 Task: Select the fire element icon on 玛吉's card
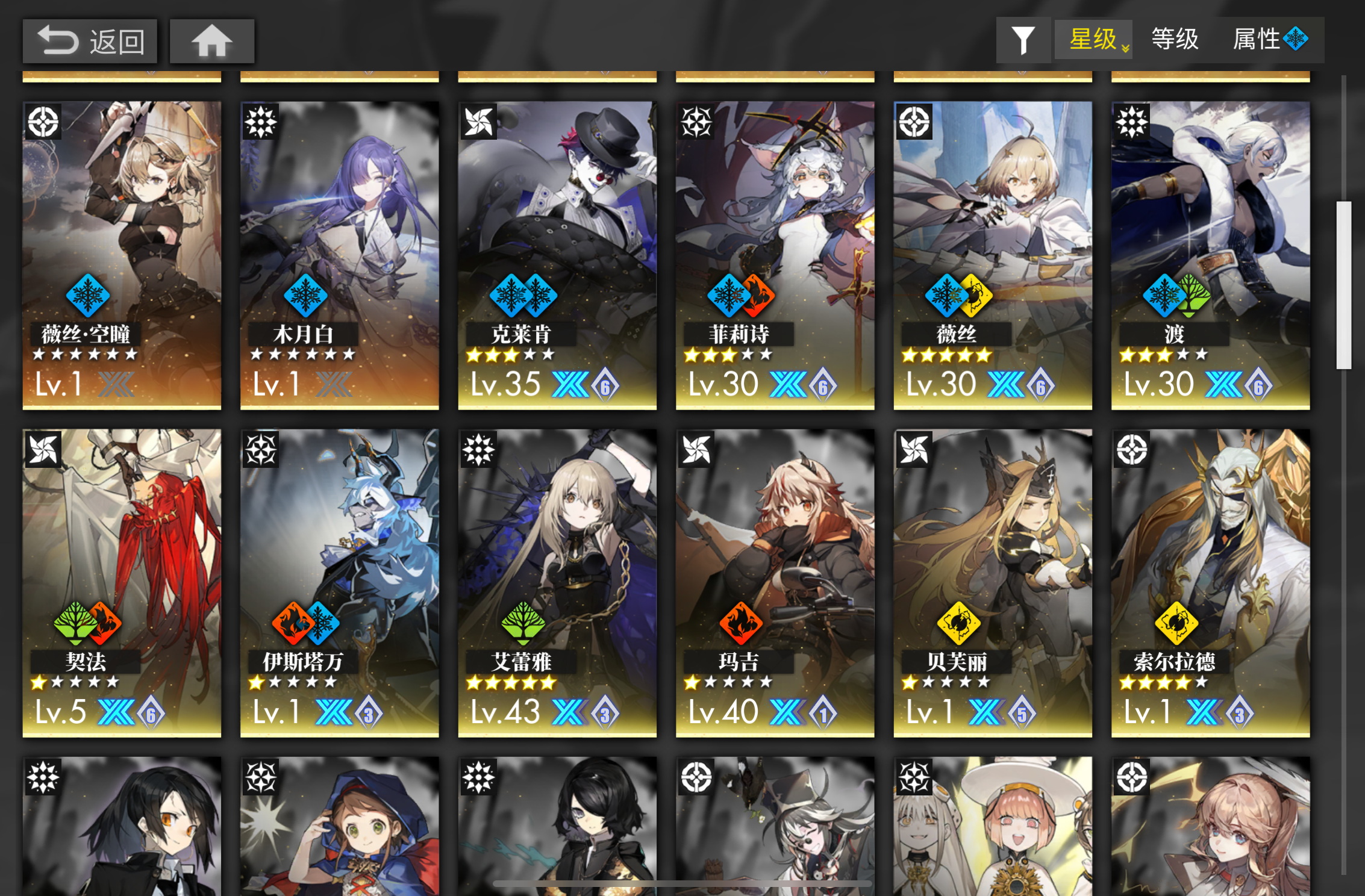click(x=743, y=624)
